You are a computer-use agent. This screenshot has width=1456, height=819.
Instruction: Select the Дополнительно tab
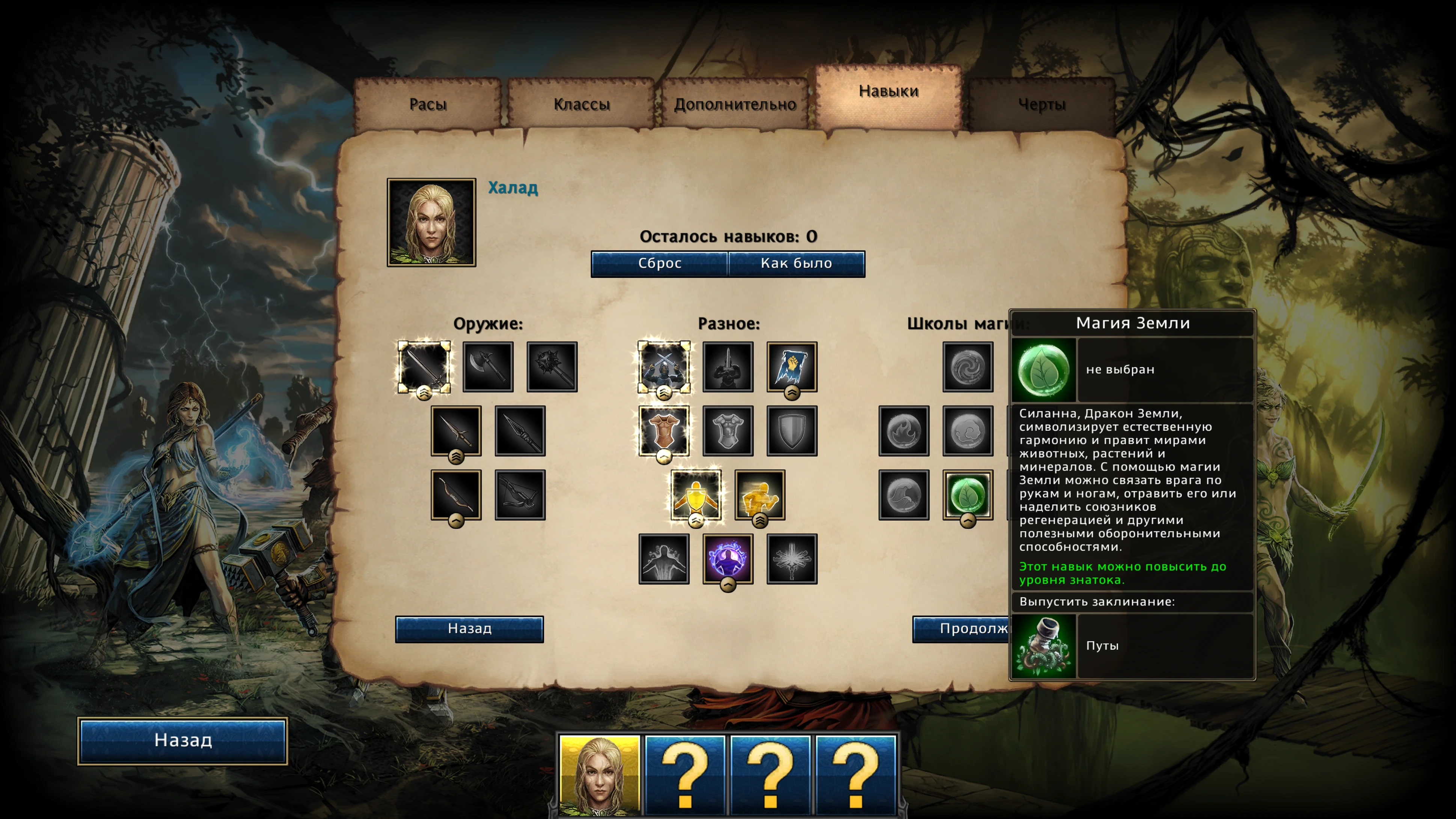[x=735, y=104]
